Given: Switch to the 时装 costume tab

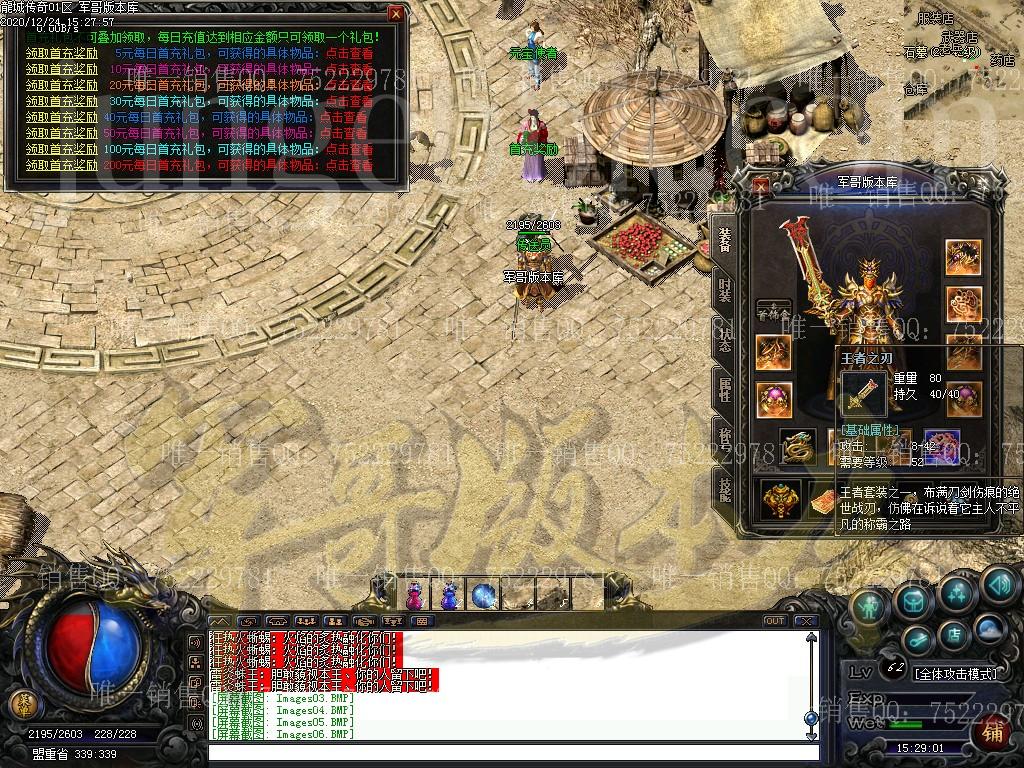Looking at the screenshot, I should 724,290.
